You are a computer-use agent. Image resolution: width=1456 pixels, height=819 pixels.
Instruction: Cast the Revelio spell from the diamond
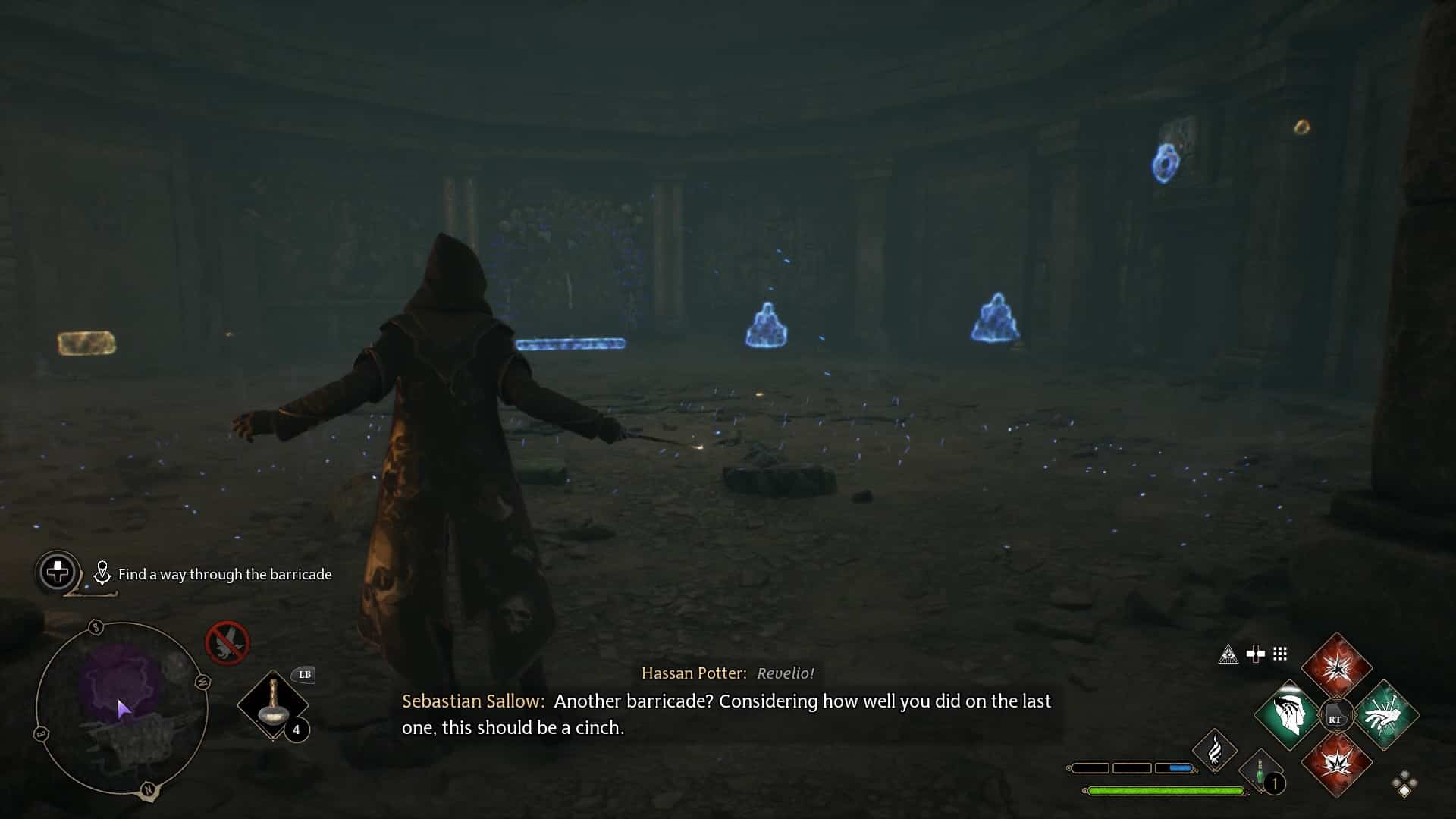(1289, 714)
